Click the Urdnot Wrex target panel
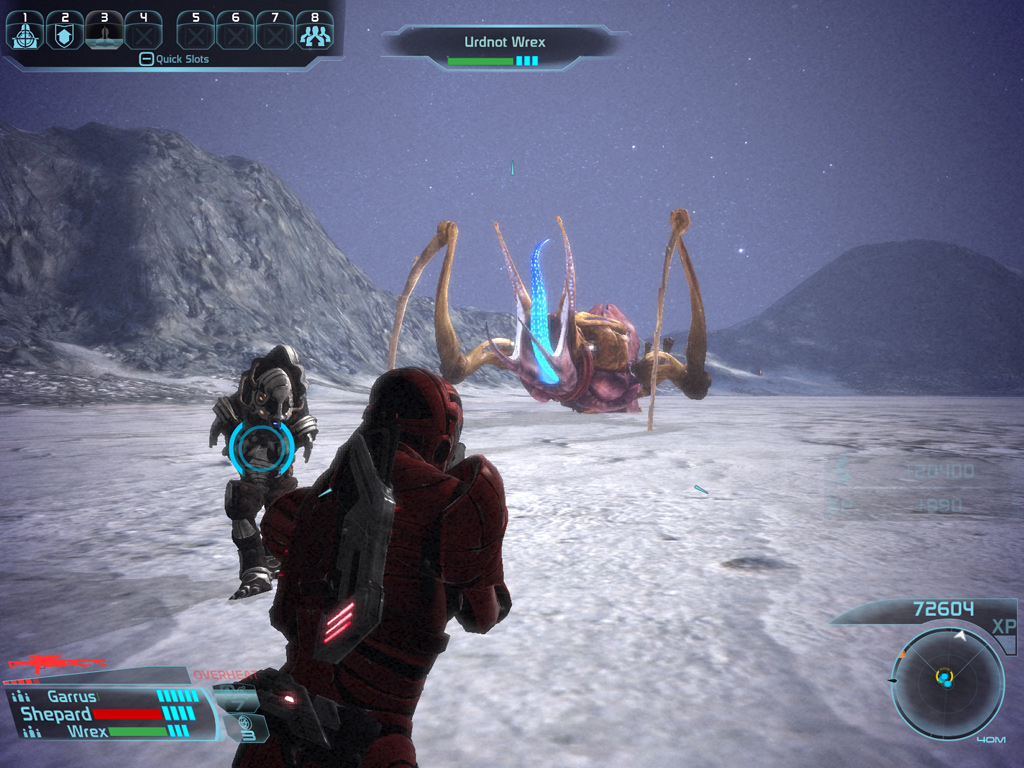Viewport: 1024px width, 768px height. 504,47
